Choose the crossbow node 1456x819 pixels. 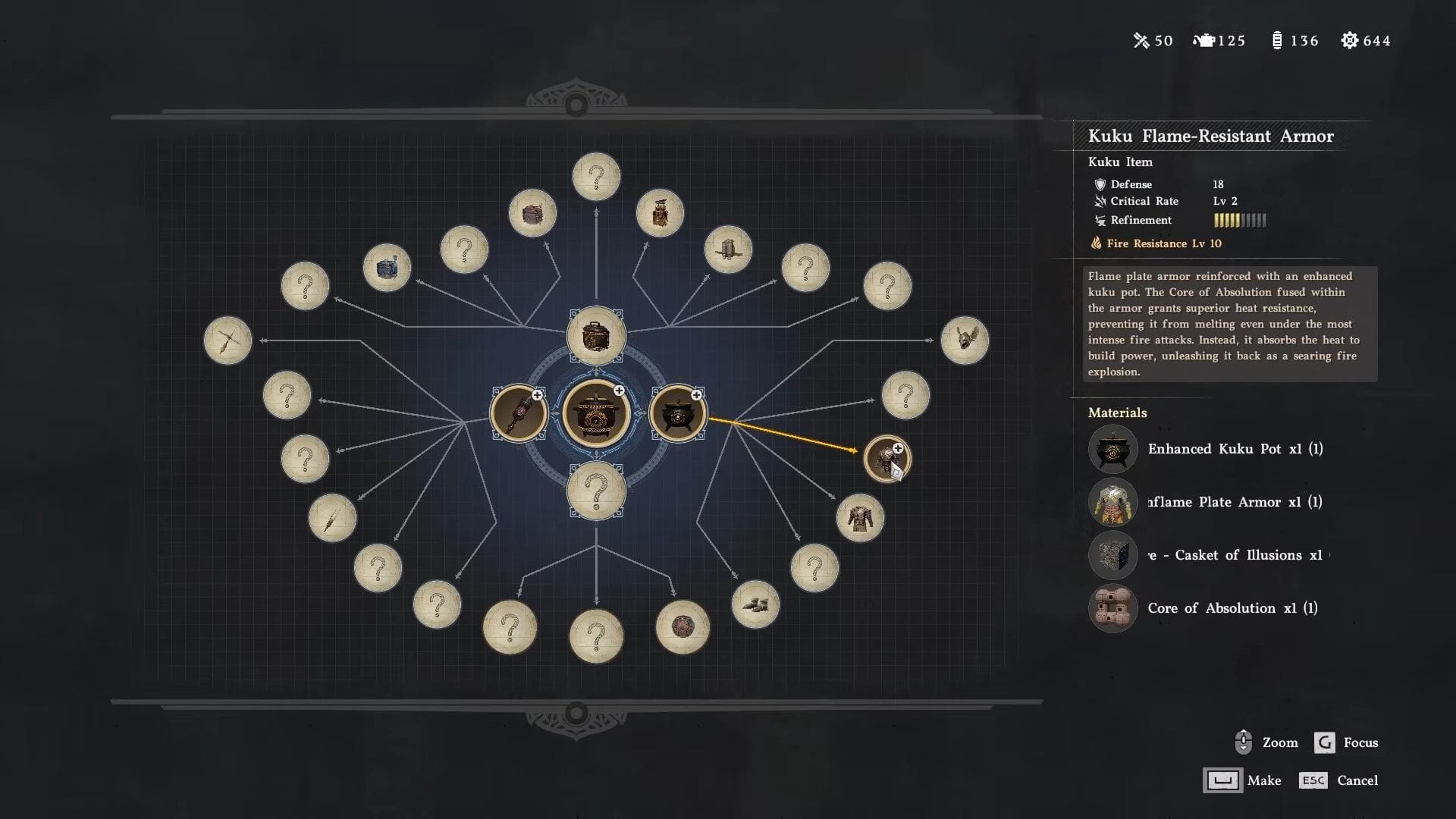(227, 340)
